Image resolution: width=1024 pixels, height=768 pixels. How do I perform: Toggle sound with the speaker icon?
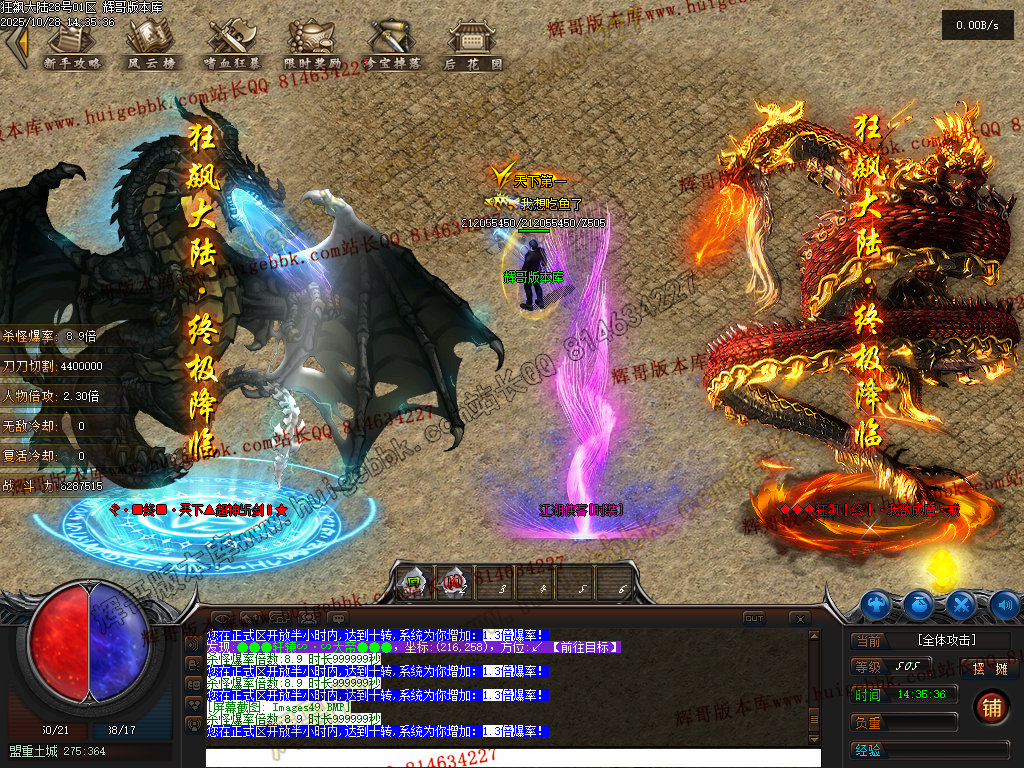pos(1004,604)
